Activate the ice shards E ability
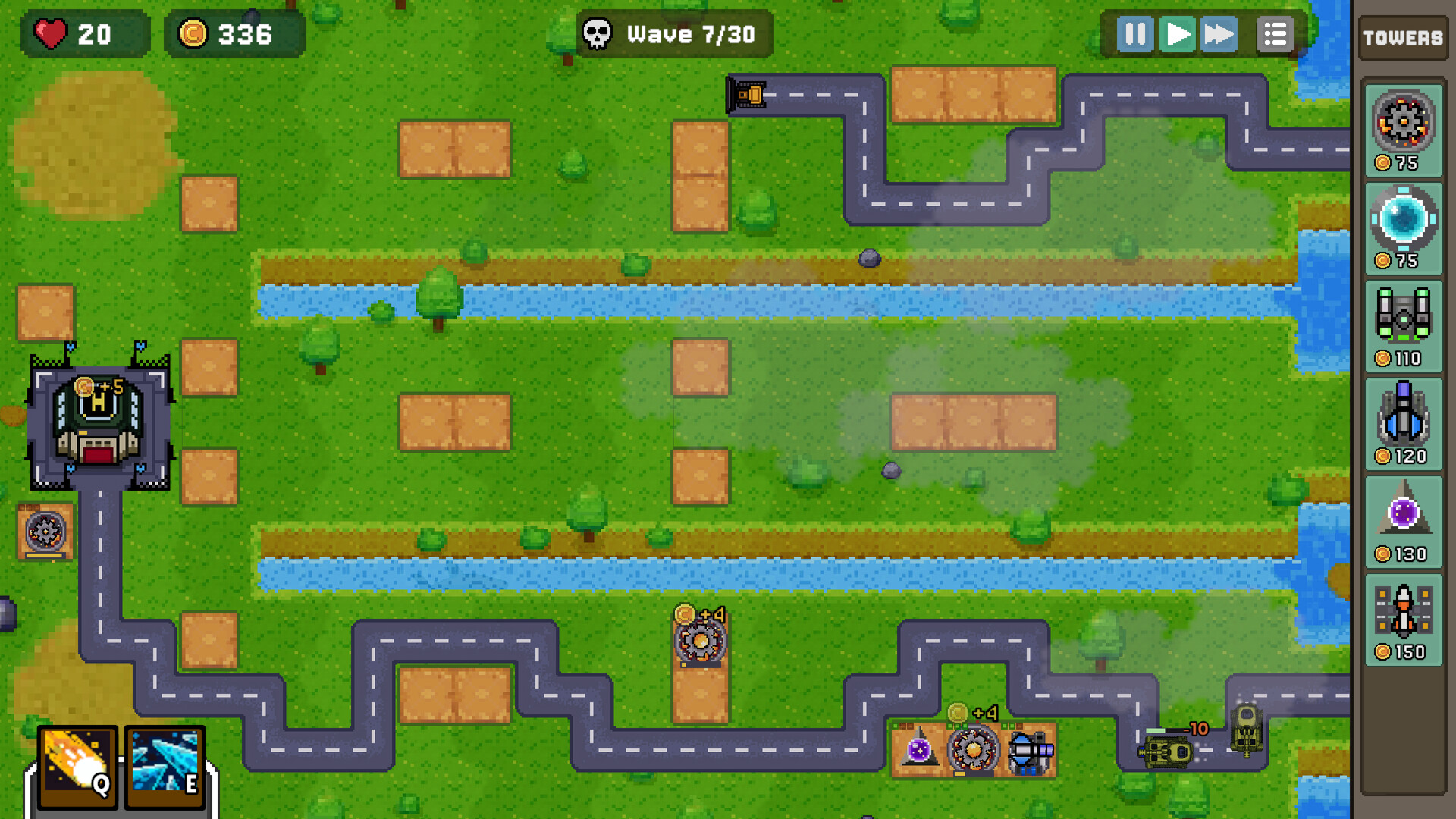The image size is (1456, 819). 163,766
